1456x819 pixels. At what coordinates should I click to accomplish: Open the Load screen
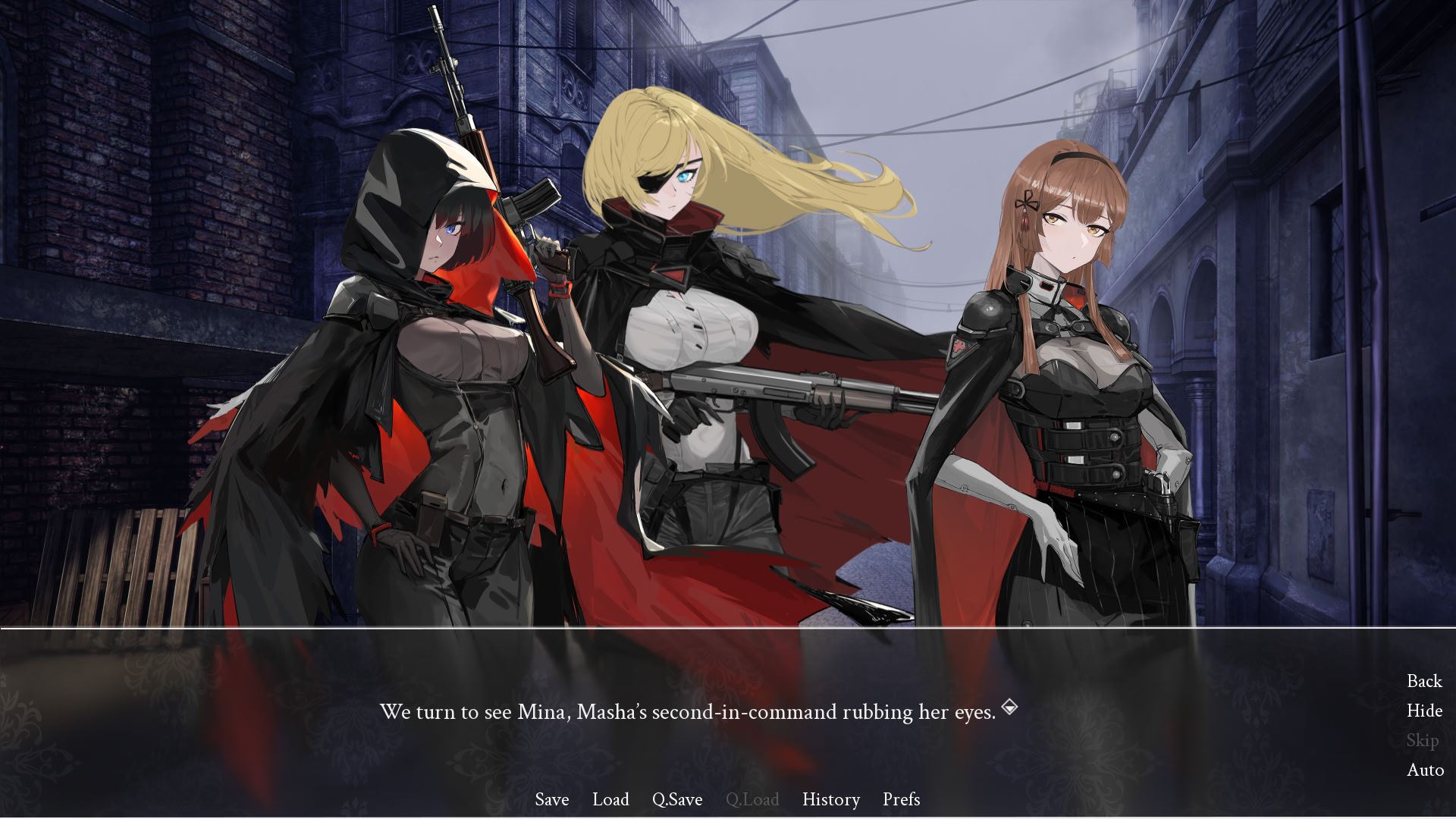pyautogui.click(x=611, y=799)
